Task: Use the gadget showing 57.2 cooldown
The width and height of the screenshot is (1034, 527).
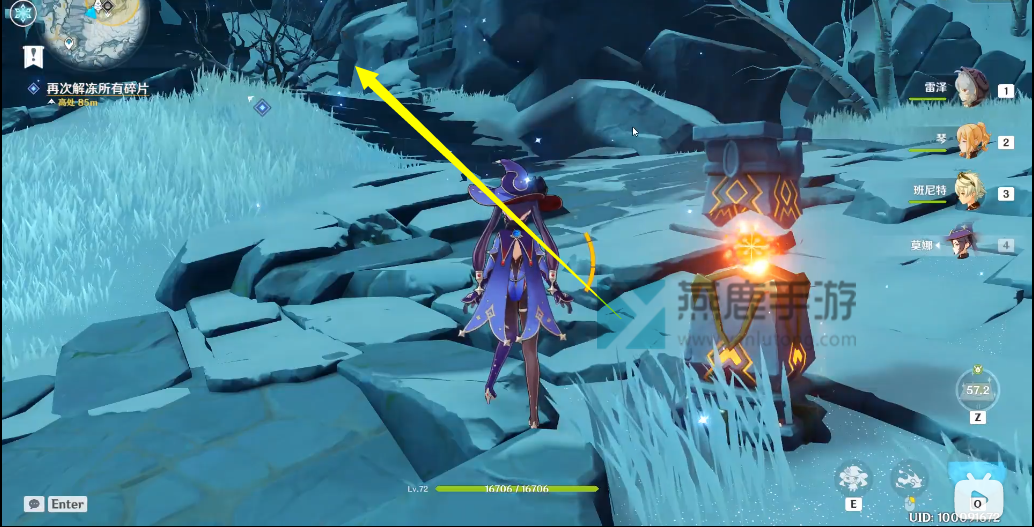Action: click(x=977, y=388)
